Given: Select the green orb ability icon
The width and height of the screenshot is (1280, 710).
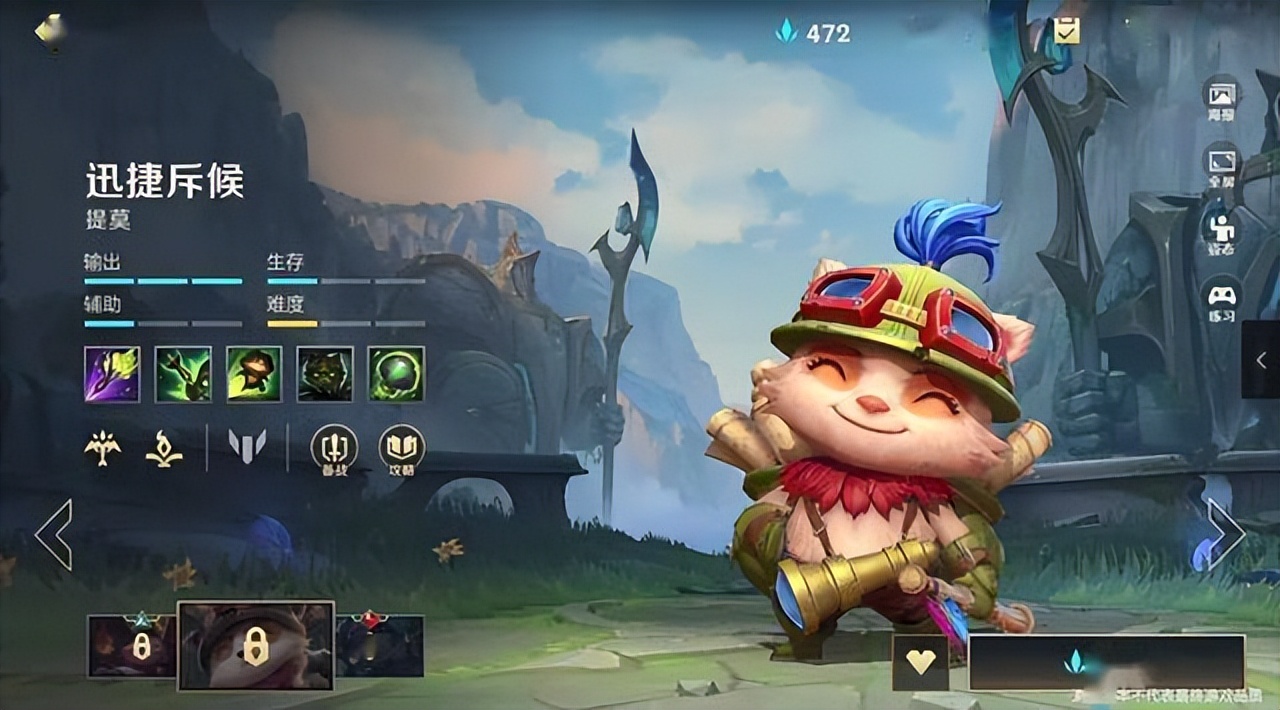Looking at the screenshot, I should (x=396, y=374).
